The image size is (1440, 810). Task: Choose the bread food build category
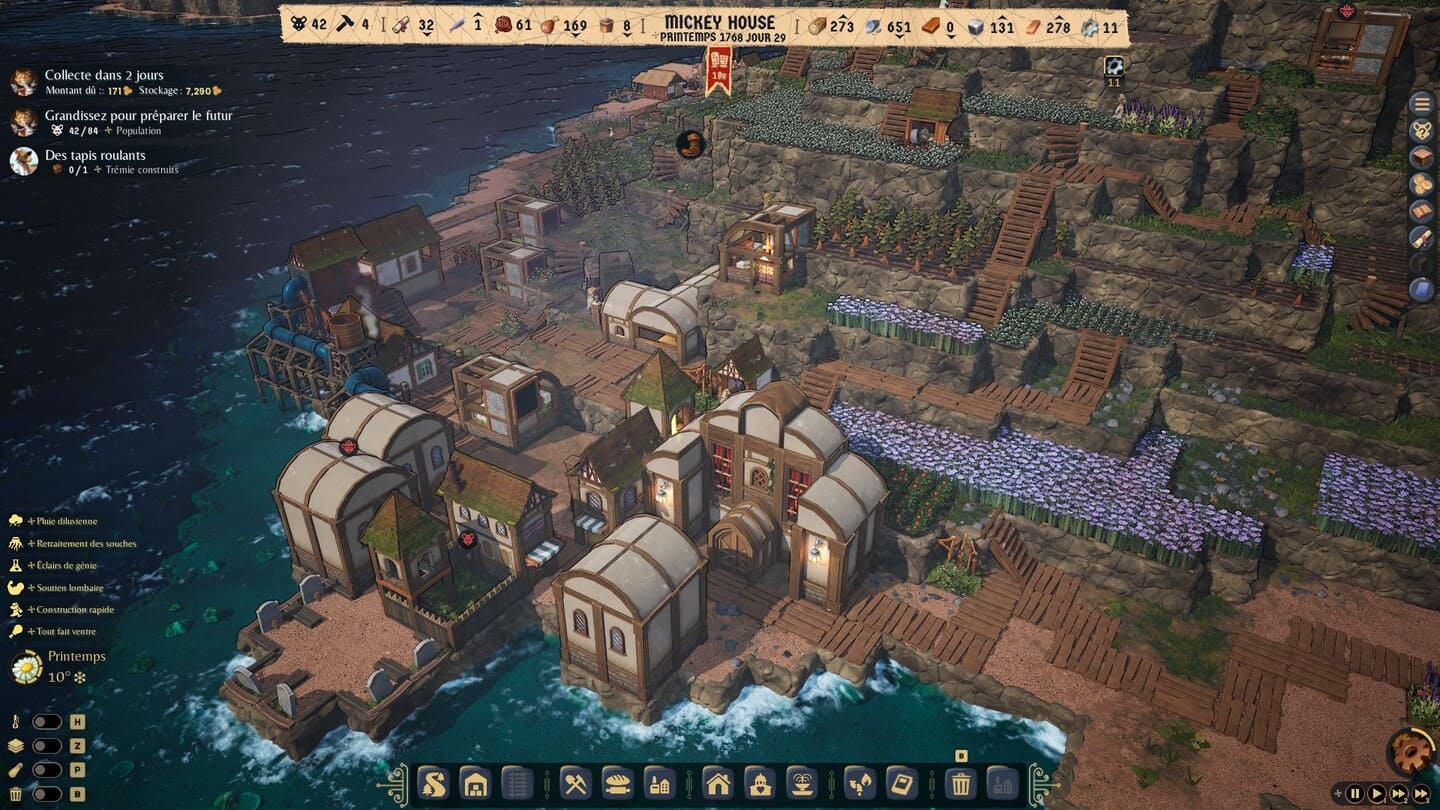point(616,782)
